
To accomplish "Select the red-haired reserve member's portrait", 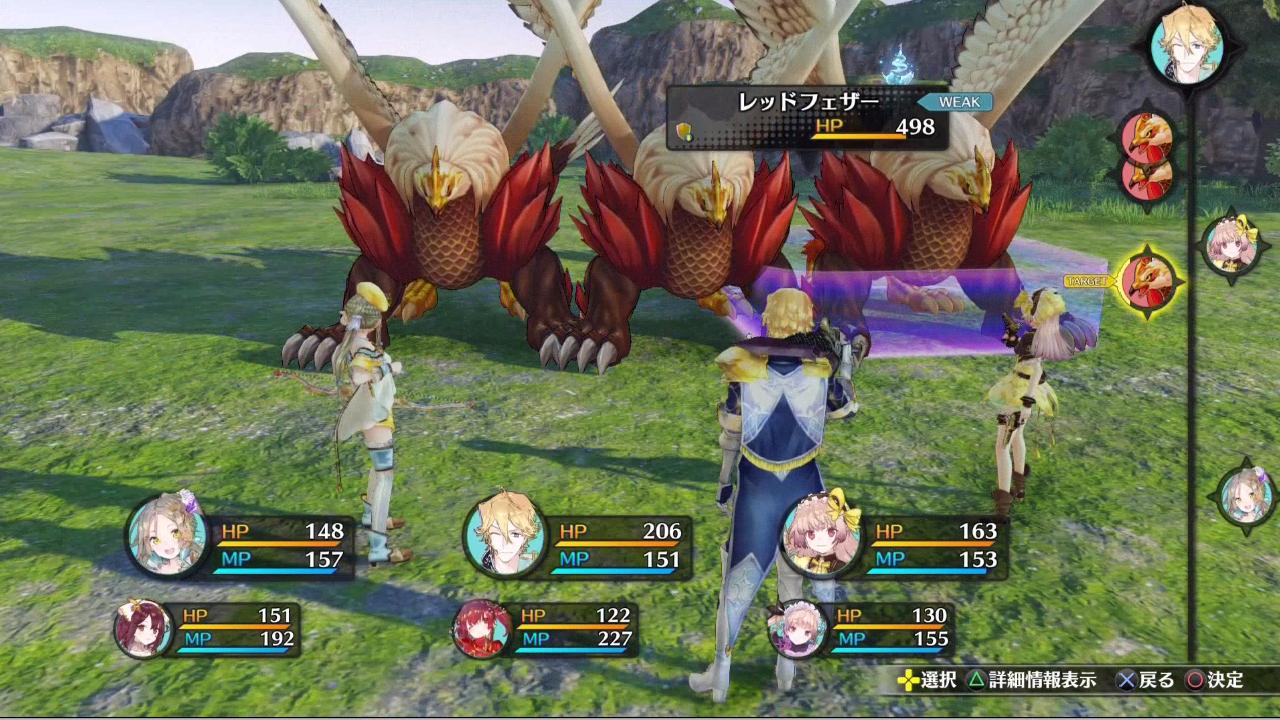I will 482,628.
